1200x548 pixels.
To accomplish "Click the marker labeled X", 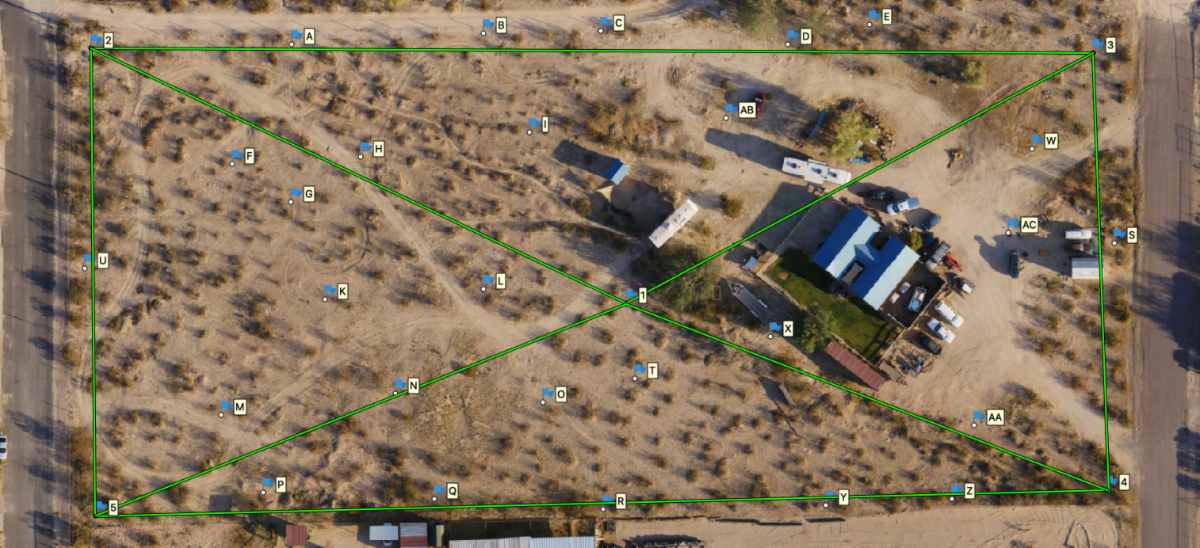I will (x=775, y=328).
